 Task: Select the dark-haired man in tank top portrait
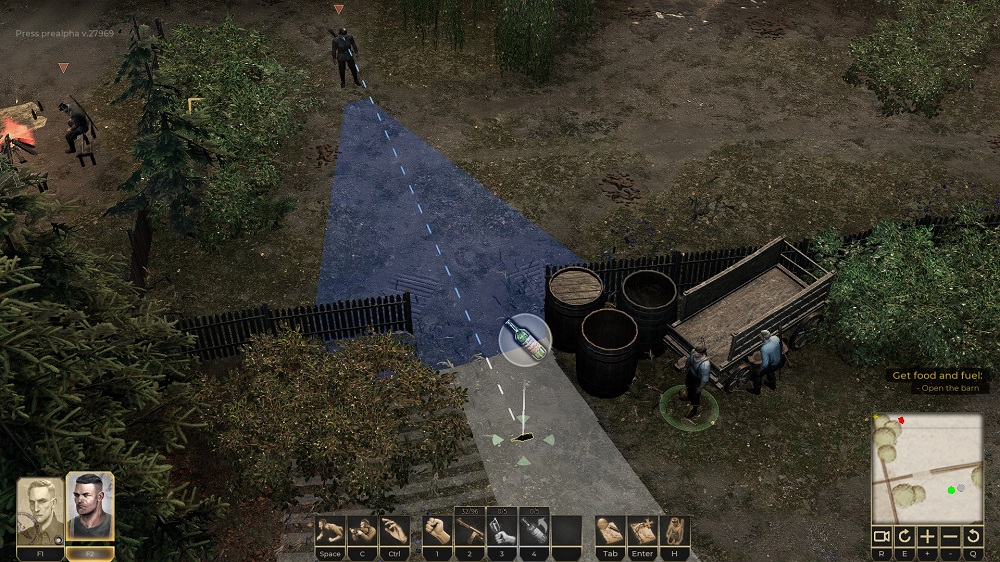click(90, 509)
